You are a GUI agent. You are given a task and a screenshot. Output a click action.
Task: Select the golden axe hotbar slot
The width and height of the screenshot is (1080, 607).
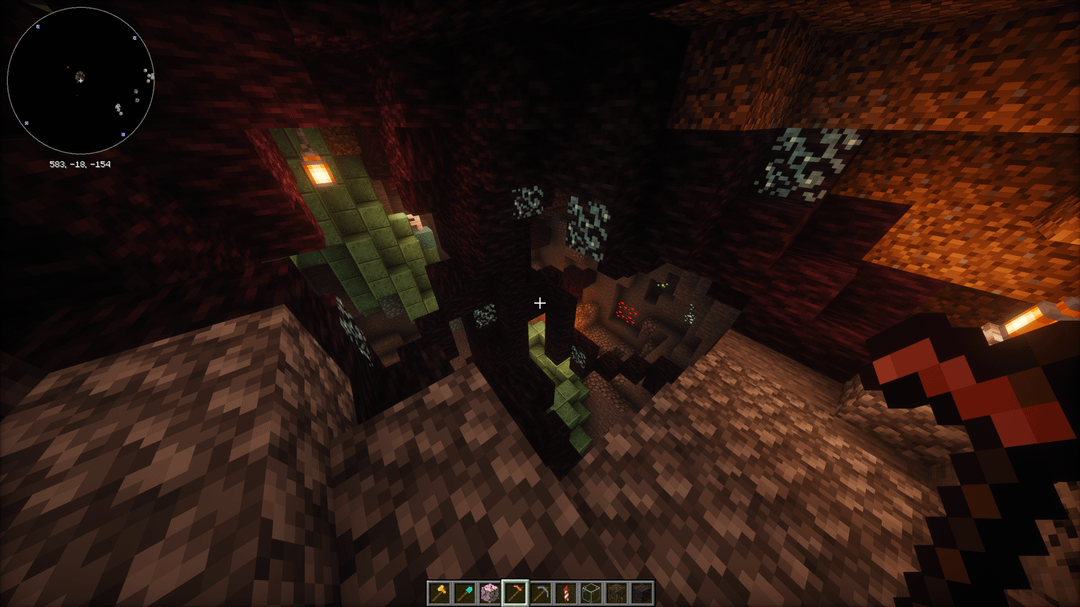click(x=440, y=593)
